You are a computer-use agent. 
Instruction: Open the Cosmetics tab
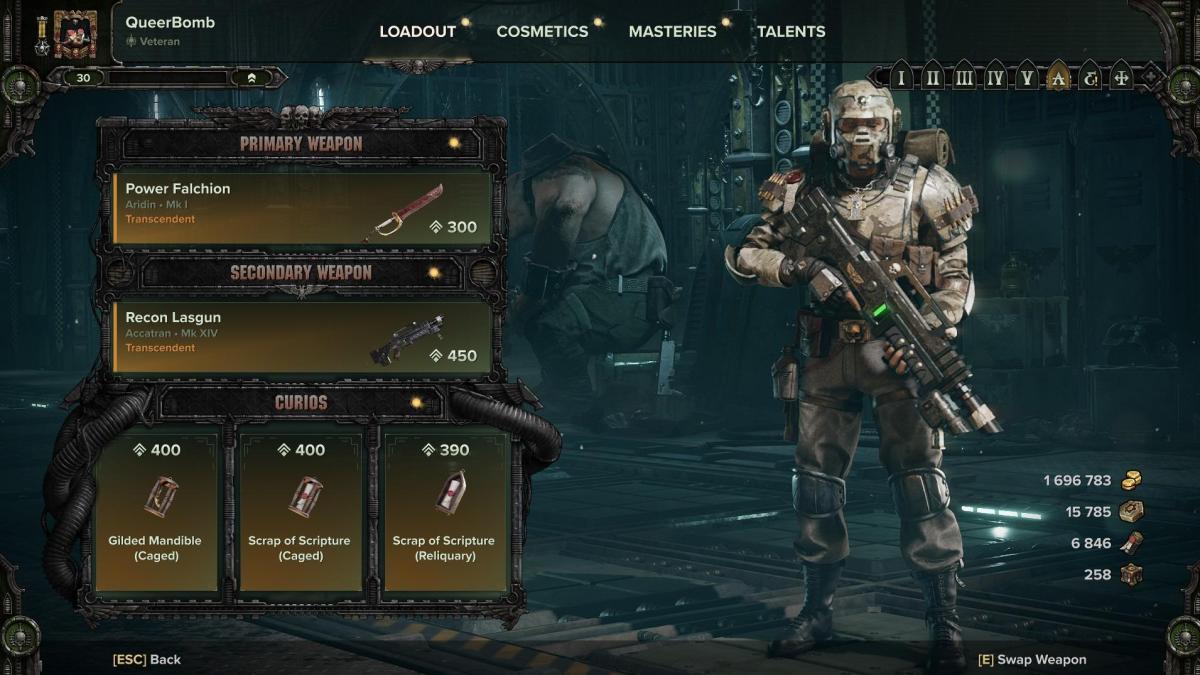pos(542,31)
